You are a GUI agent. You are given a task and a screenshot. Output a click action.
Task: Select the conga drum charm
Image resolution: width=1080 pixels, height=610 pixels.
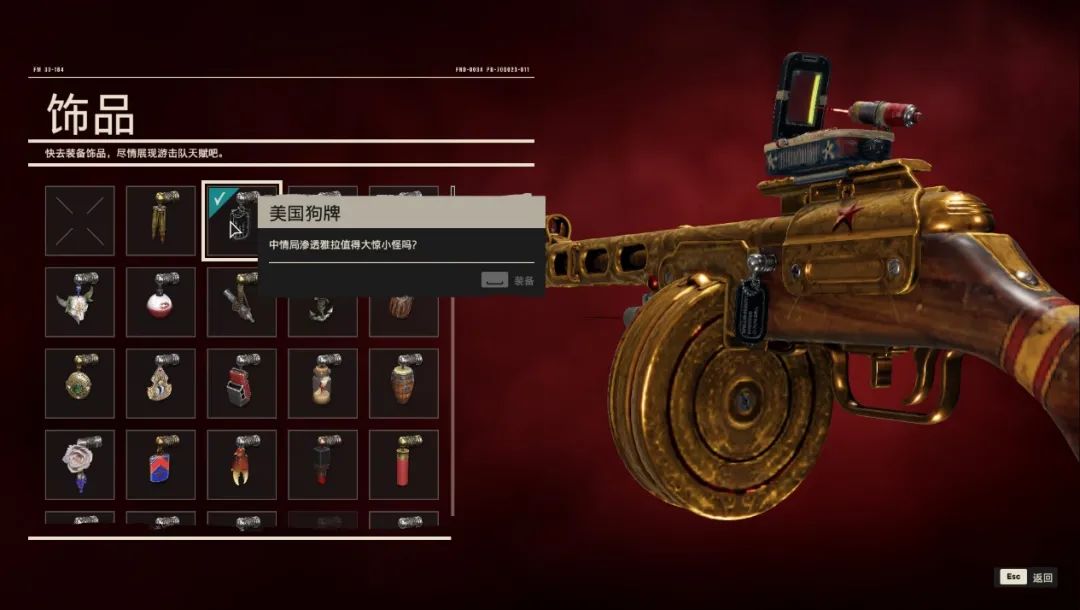(404, 383)
